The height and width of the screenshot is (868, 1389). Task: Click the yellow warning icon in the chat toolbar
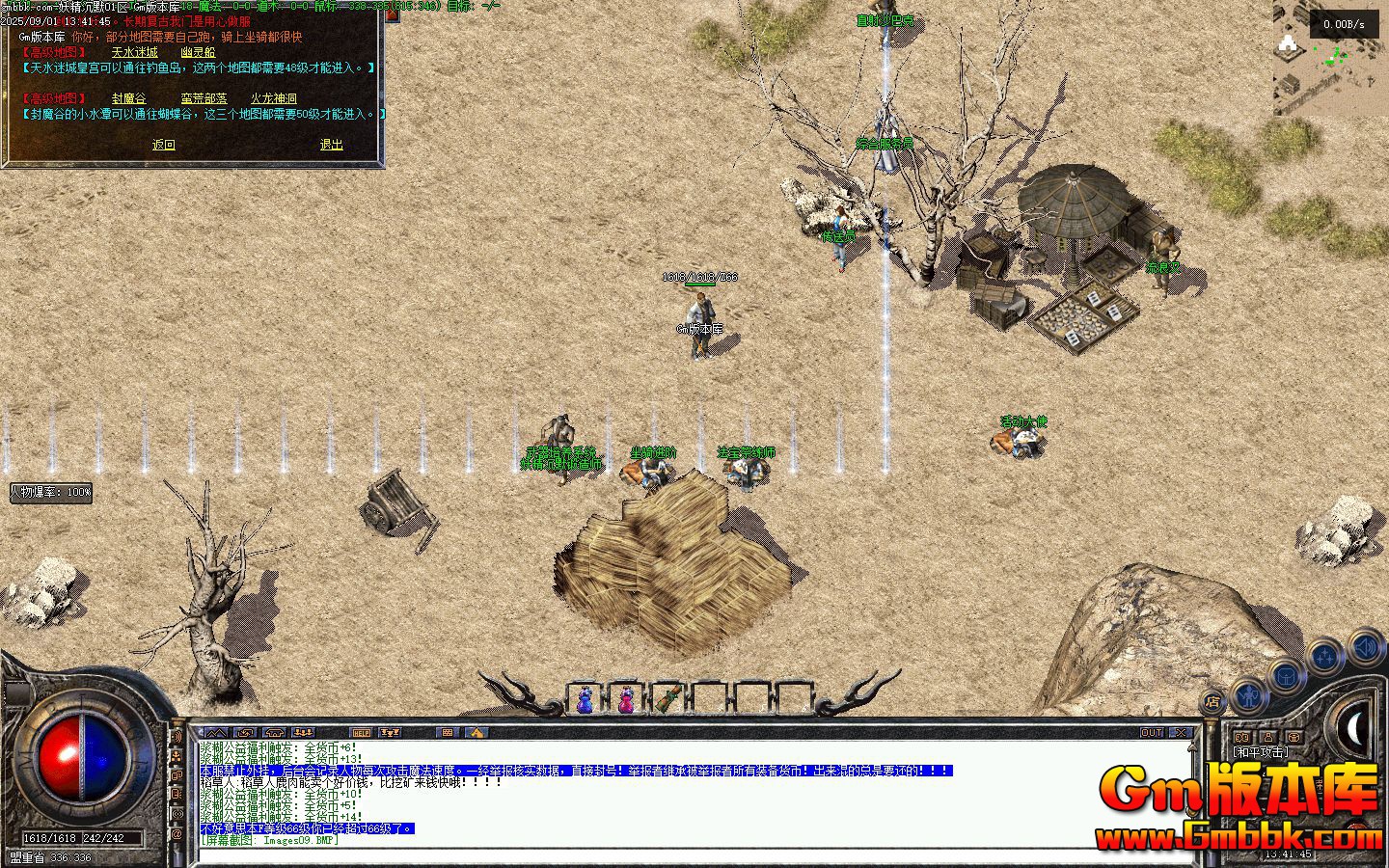pyautogui.click(x=477, y=732)
